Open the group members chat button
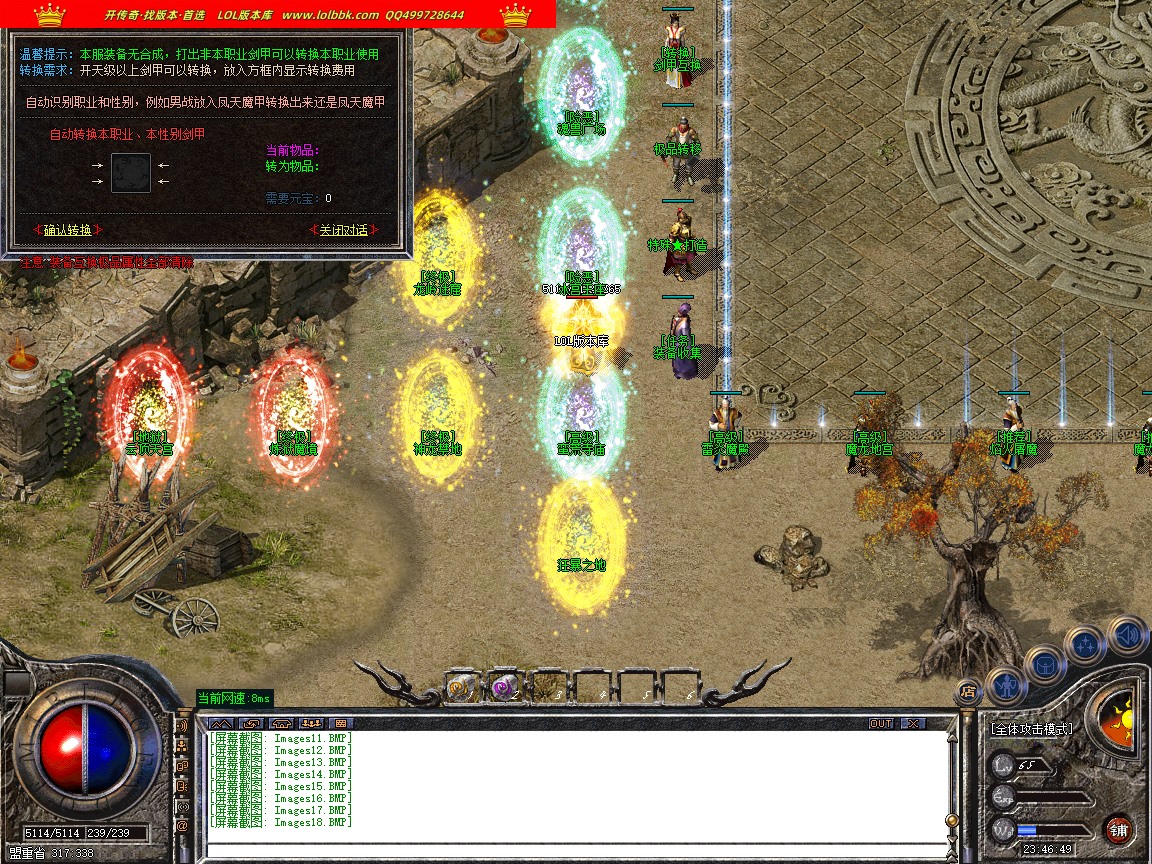Screen dimensions: 1152x864 311,723
